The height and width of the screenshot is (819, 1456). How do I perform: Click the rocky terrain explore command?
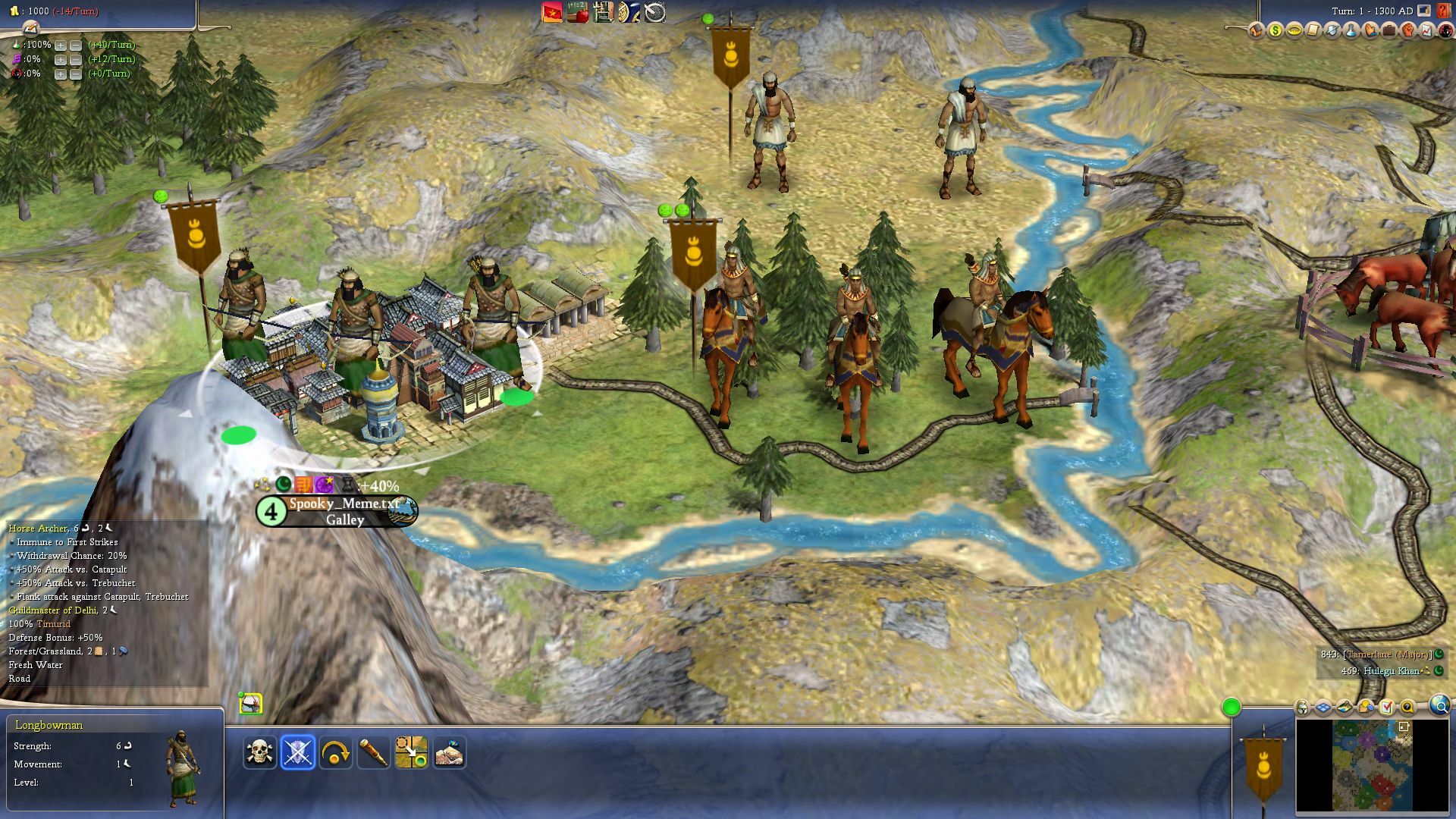click(x=449, y=752)
